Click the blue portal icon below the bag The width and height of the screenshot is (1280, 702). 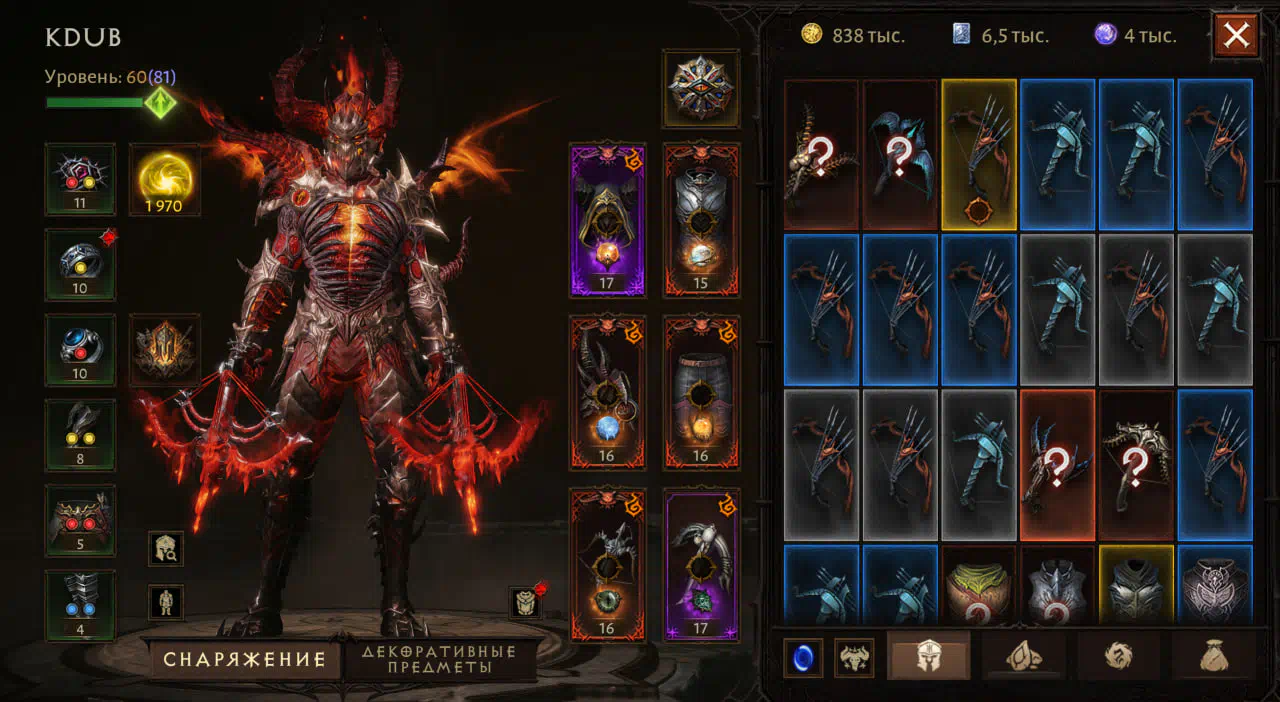(x=803, y=658)
